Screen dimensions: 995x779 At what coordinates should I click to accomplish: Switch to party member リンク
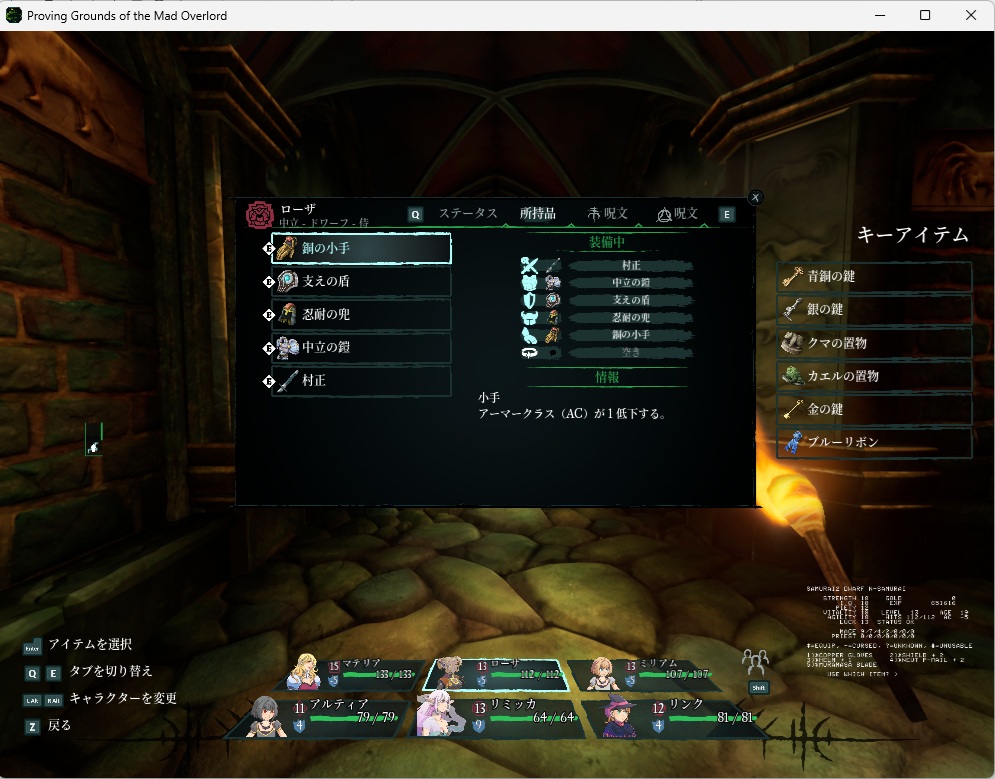point(679,717)
